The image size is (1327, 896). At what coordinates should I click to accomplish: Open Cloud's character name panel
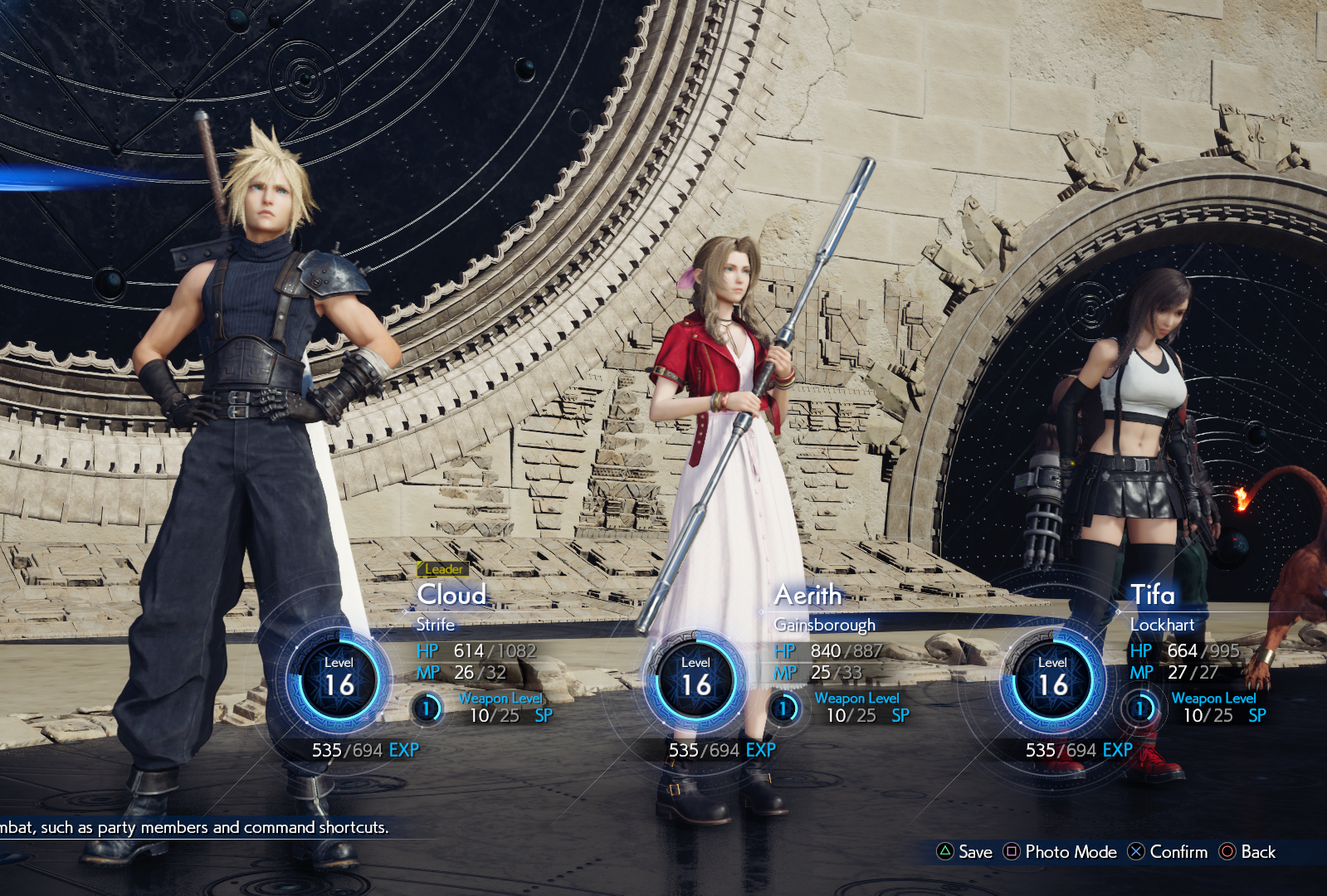pos(451,595)
